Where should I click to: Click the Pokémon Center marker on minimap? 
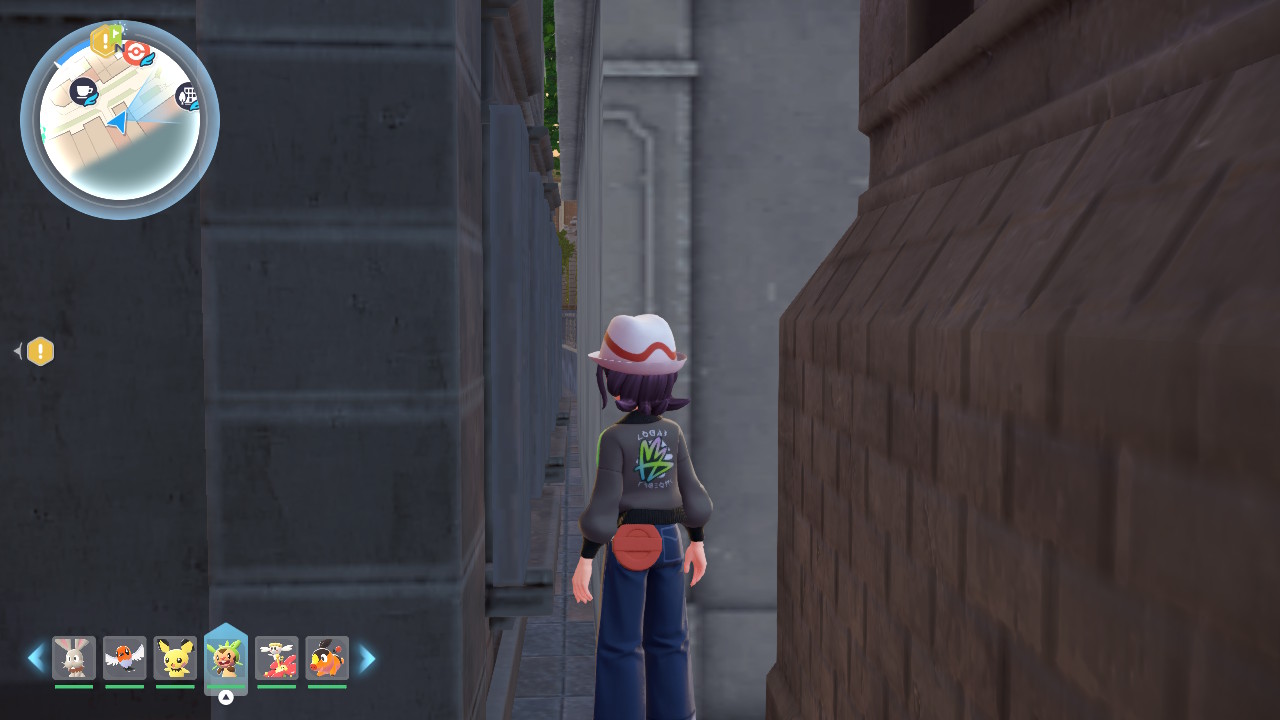pyautogui.click(x=136, y=52)
